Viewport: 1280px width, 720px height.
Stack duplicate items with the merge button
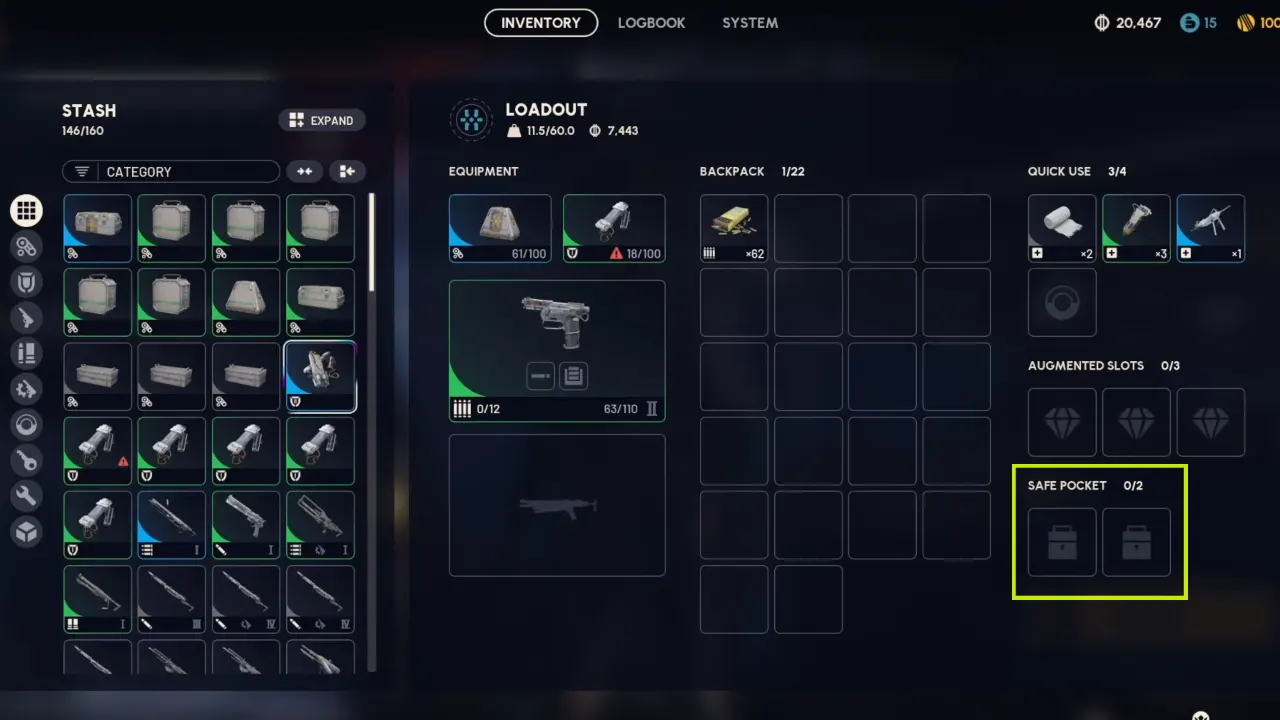(304, 171)
